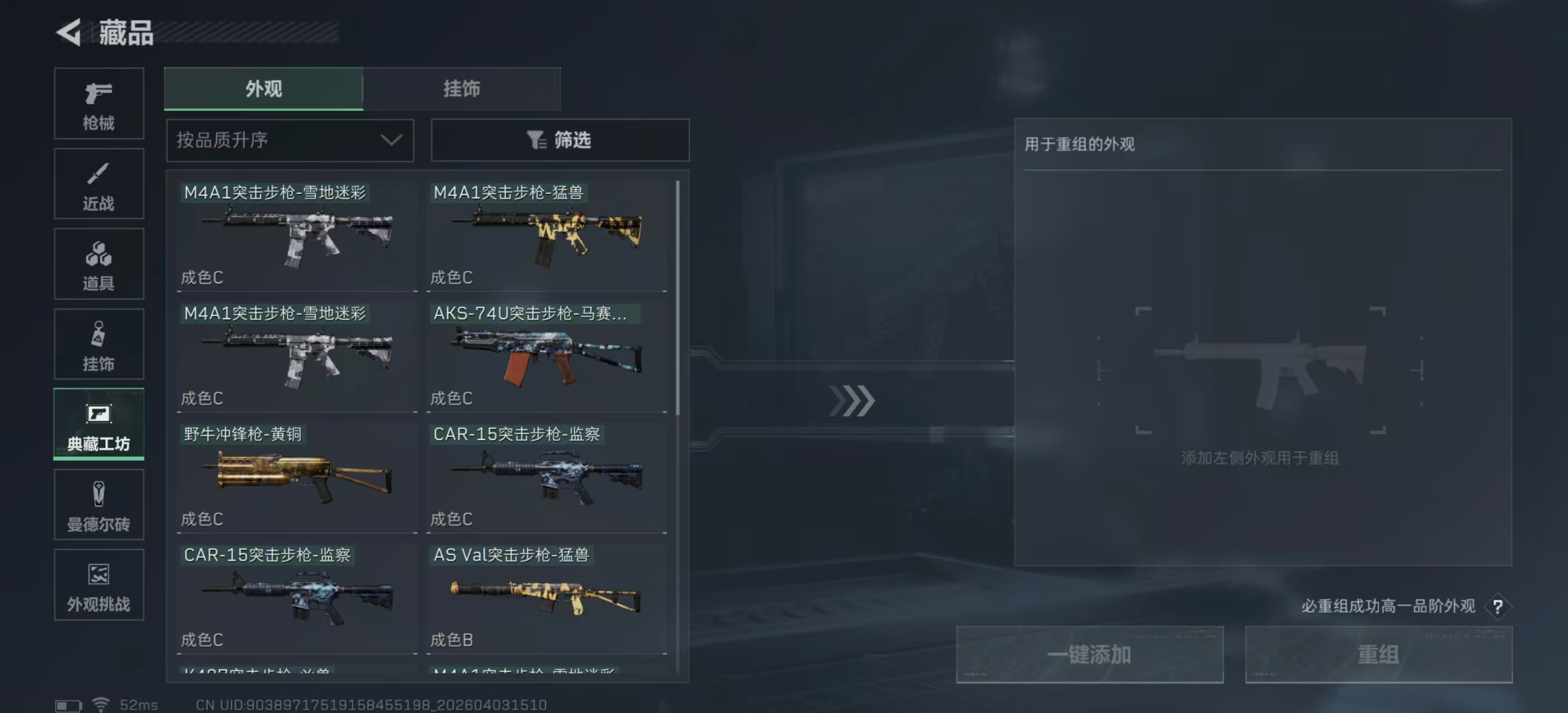Switch to the 外观 tab
This screenshot has height=713, width=1568.
[x=263, y=88]
